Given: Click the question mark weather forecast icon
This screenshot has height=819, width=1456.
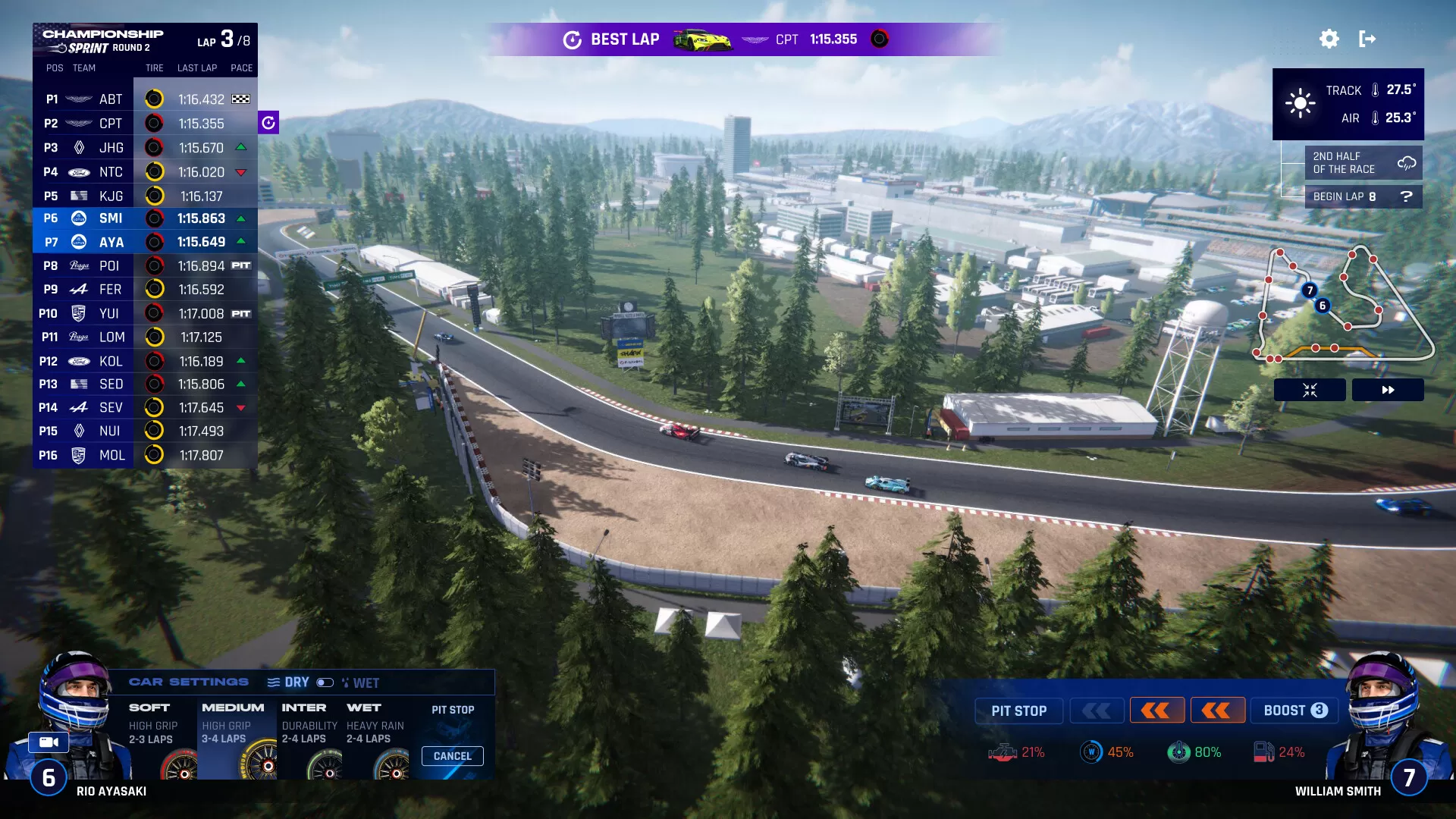Looking at the screenshot, I should click(x=1408, y=196).
